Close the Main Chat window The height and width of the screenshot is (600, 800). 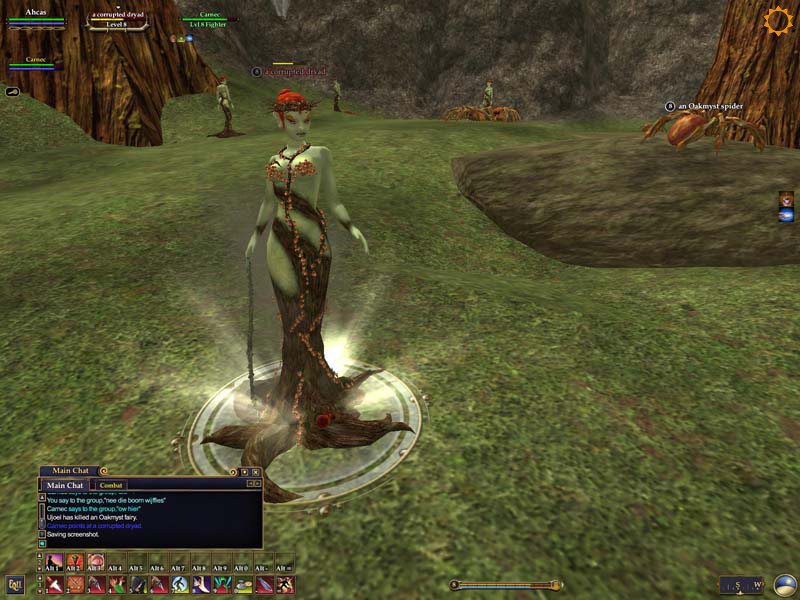click(256, 471)
